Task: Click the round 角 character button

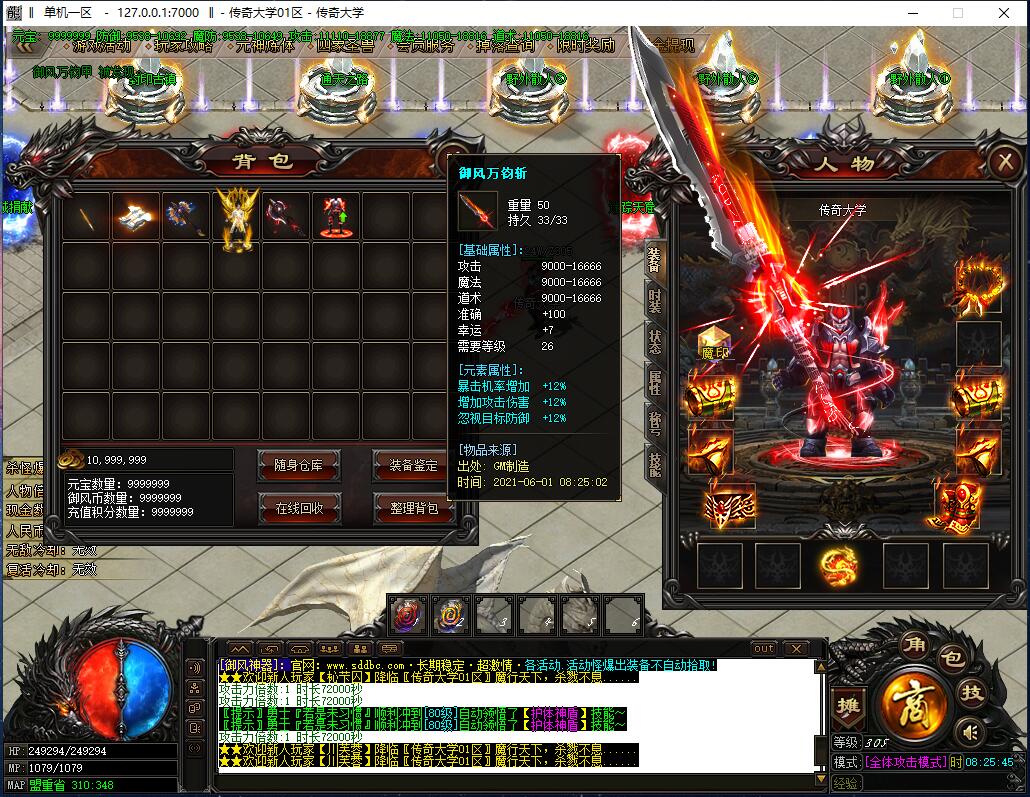Action: 912,643
